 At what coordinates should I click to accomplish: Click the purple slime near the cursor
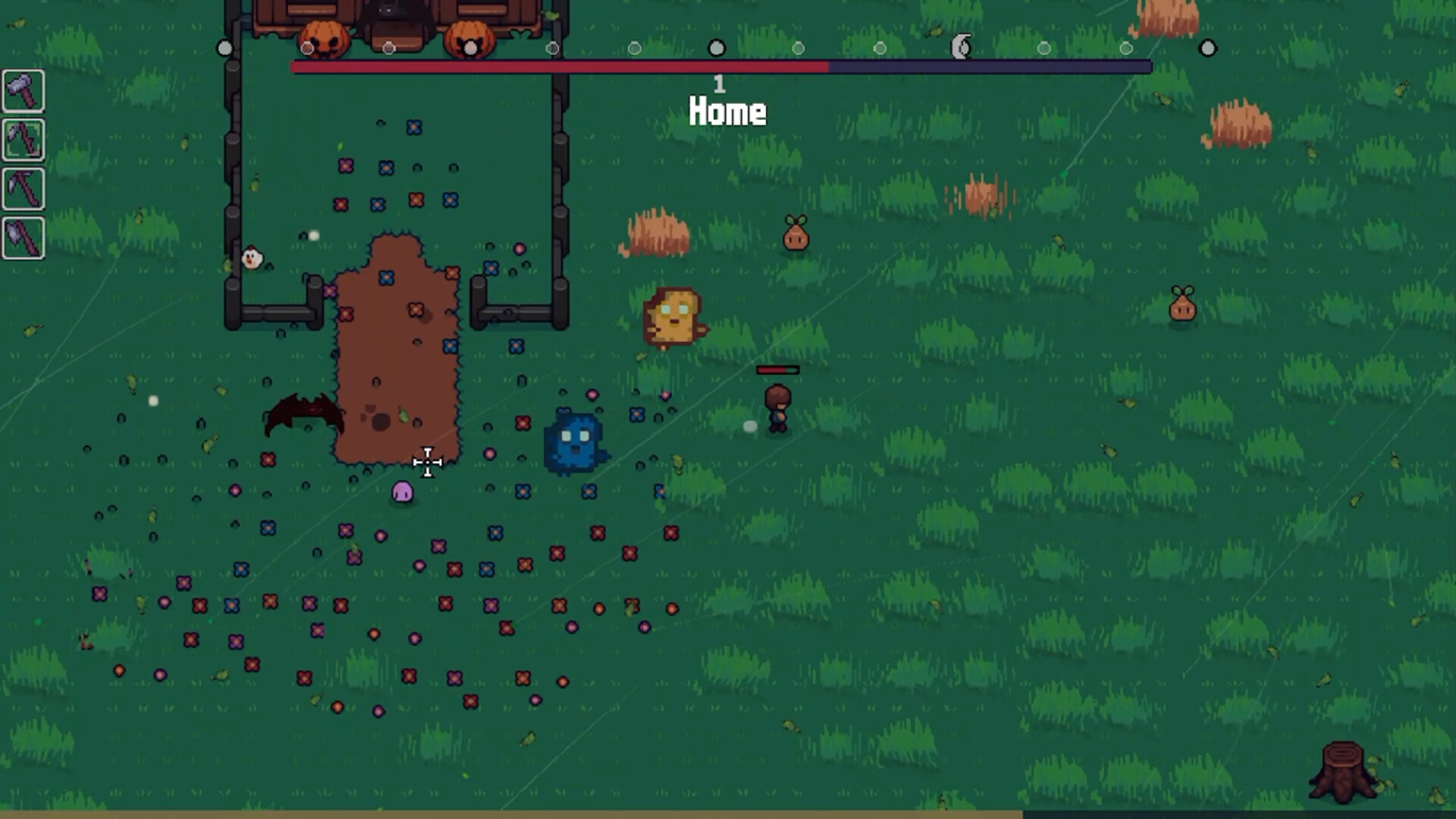pyautogui.click(x=401, y=491)
